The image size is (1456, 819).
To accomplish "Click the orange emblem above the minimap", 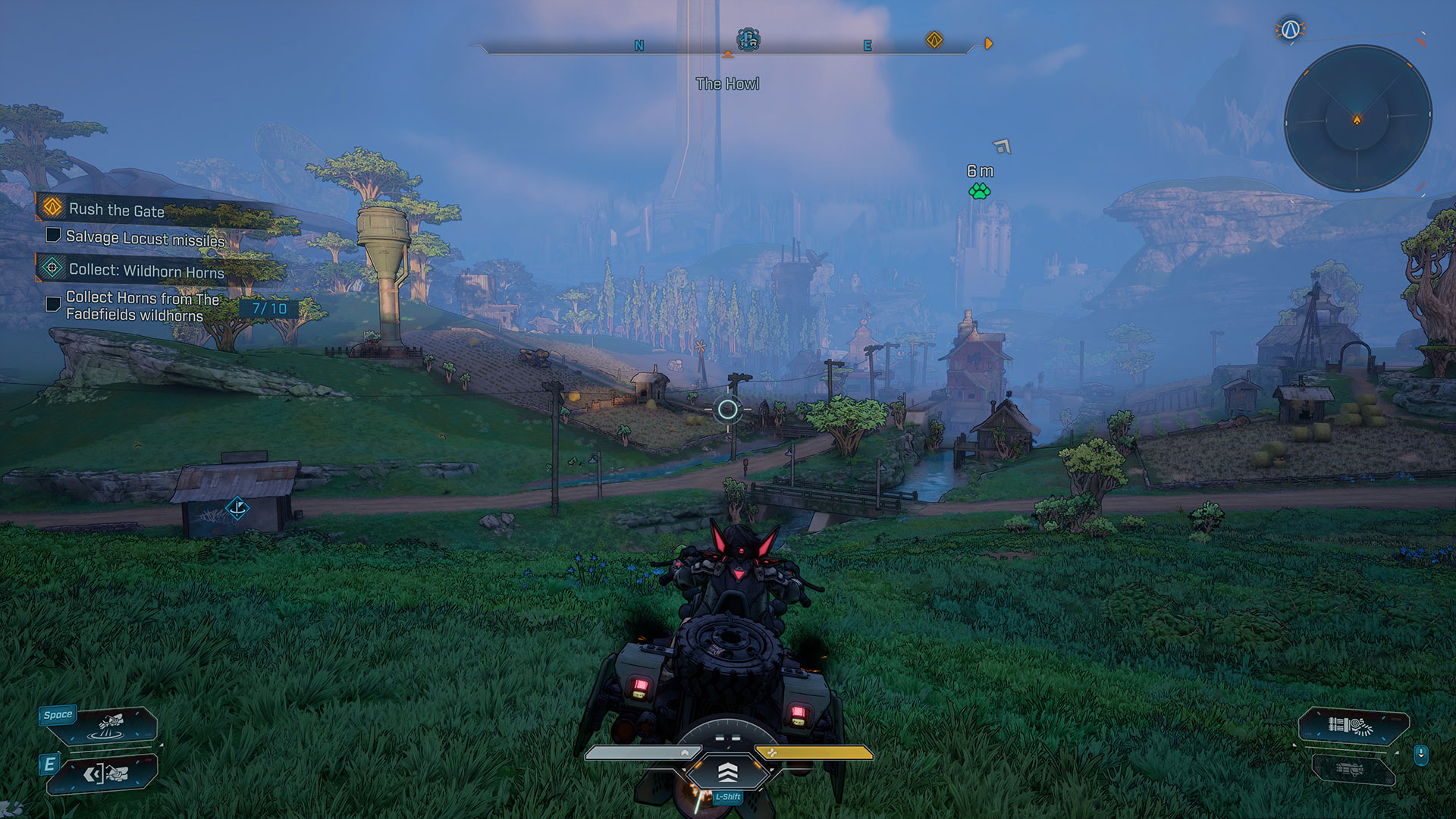I will (x=1290, y=30).
